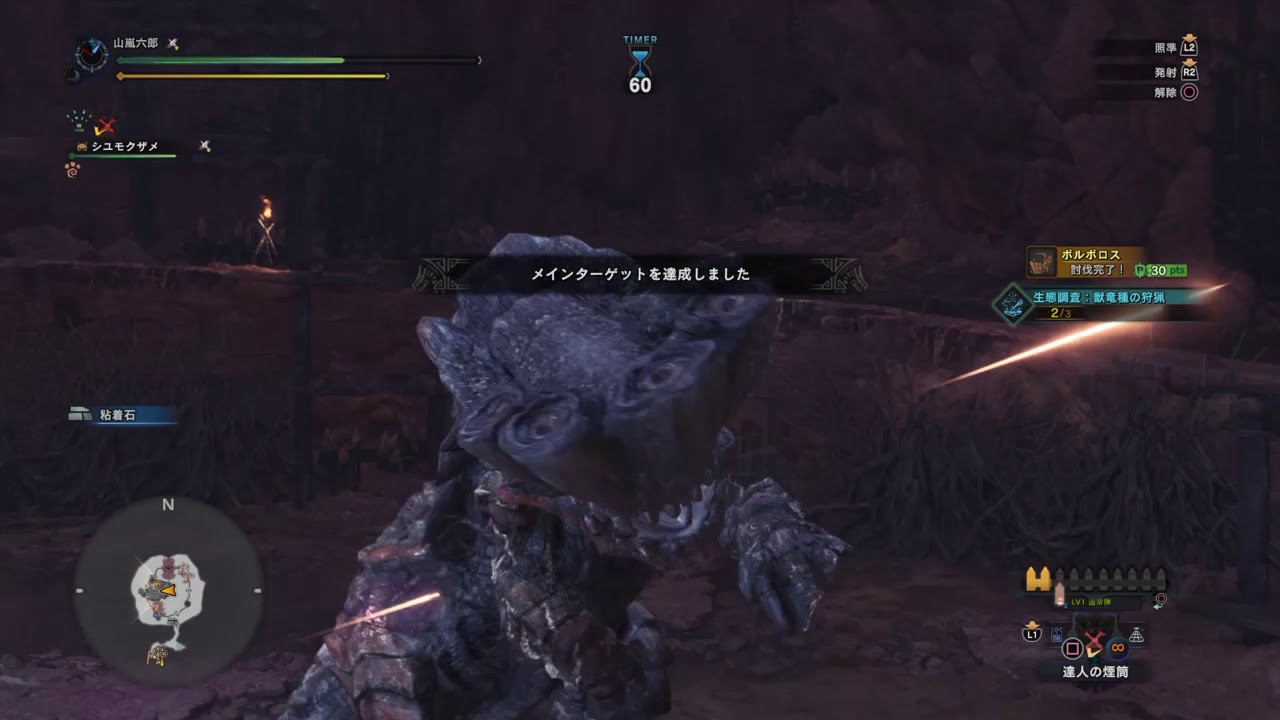Select the メインターゲットを達成しました banner
The width and height of the screenshot is (1280, 720).
640,273
